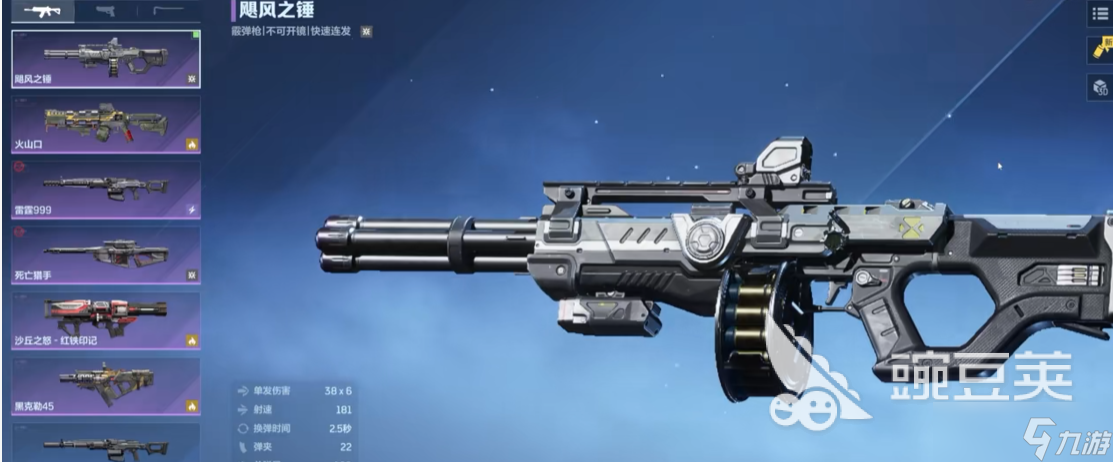
Task: Switch to the melee weapon tab
Action: click(166, 11)
